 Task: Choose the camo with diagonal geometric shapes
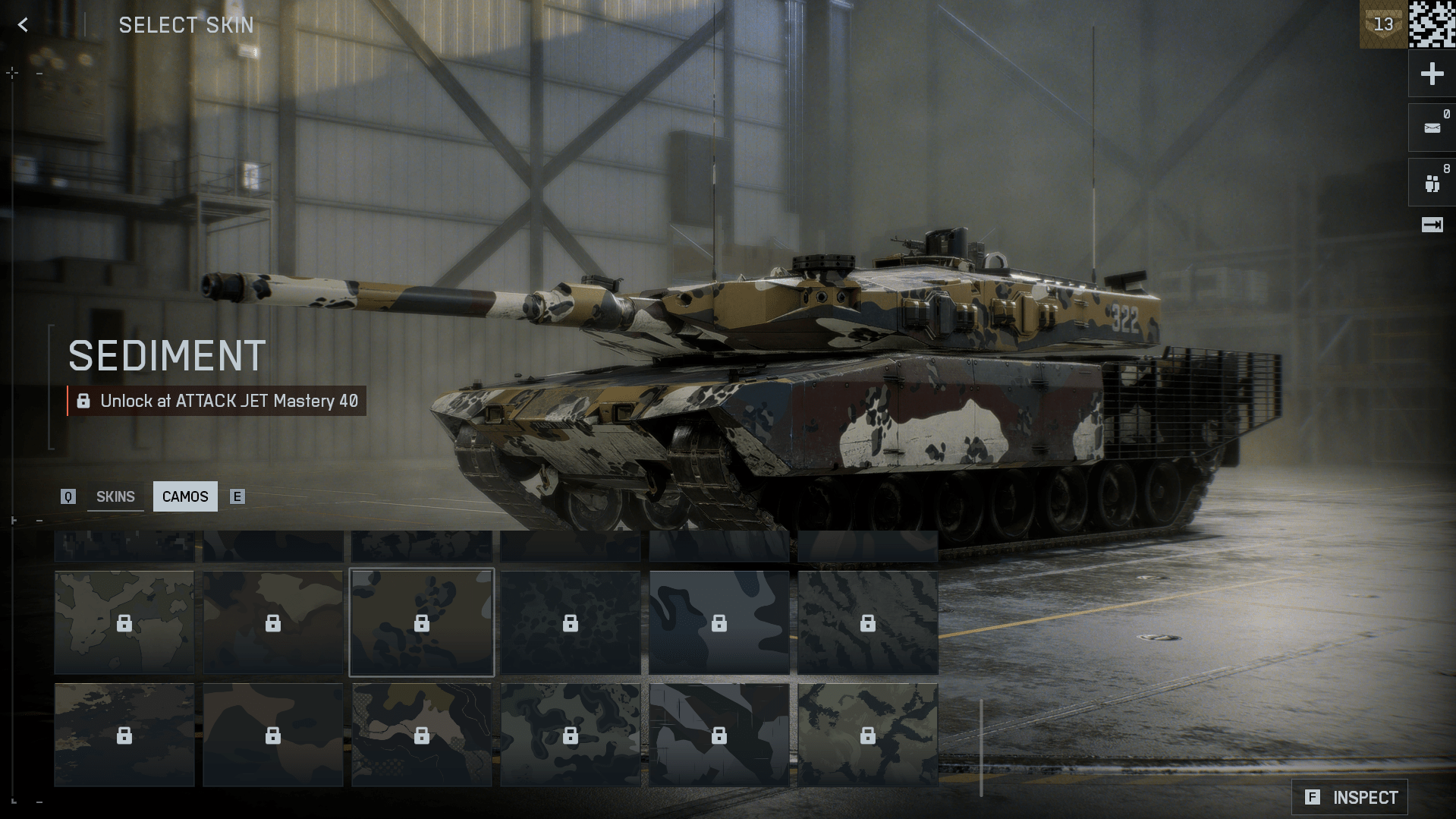point(719,734)
